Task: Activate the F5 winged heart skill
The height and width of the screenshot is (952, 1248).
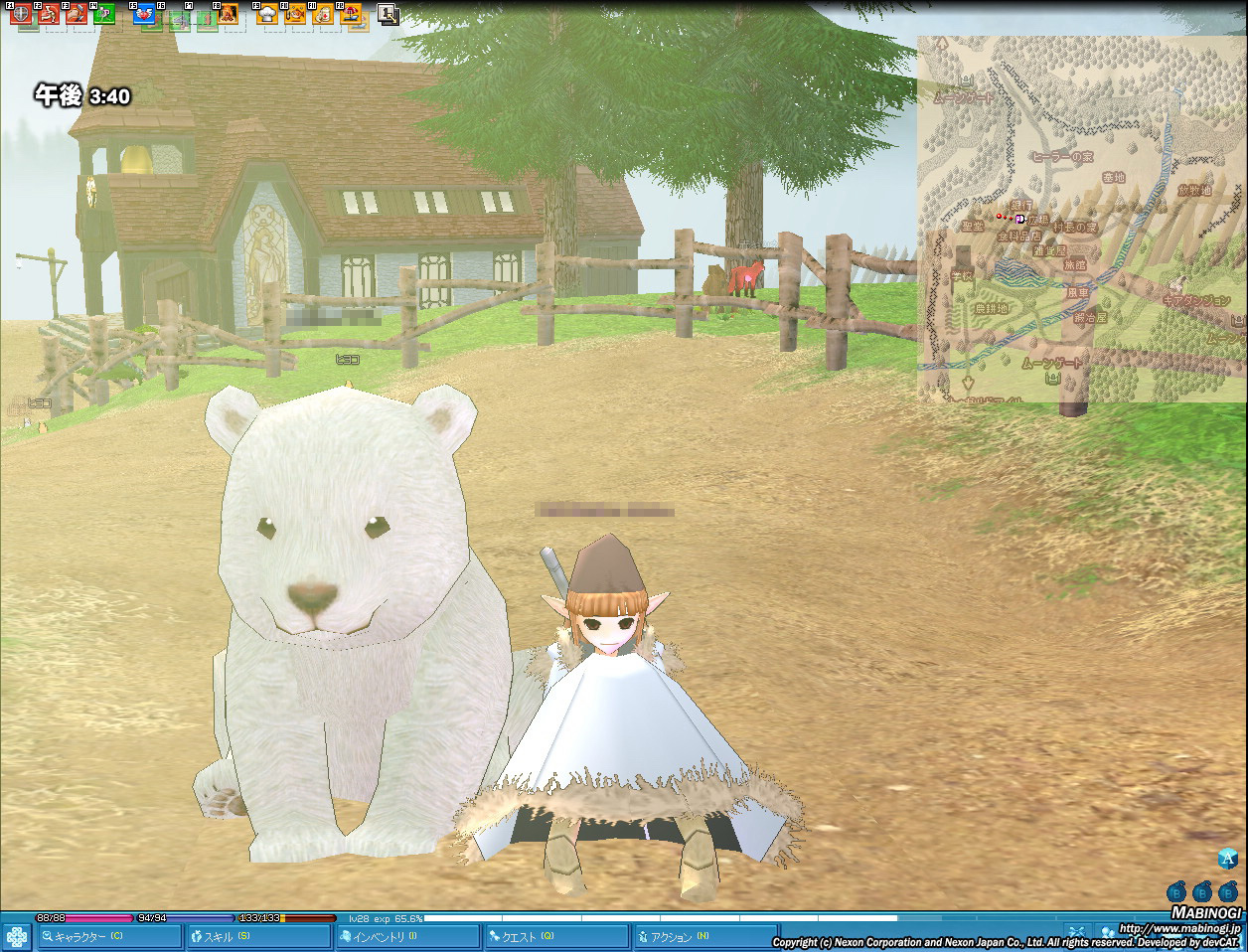Action: [x=144, y=14]
